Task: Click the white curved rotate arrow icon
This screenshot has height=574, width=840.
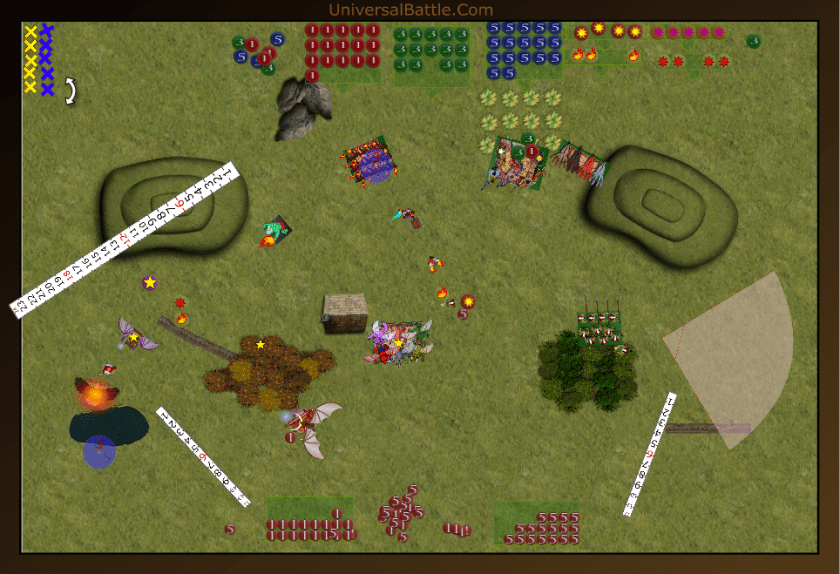Action: click(x=70, y=91)
